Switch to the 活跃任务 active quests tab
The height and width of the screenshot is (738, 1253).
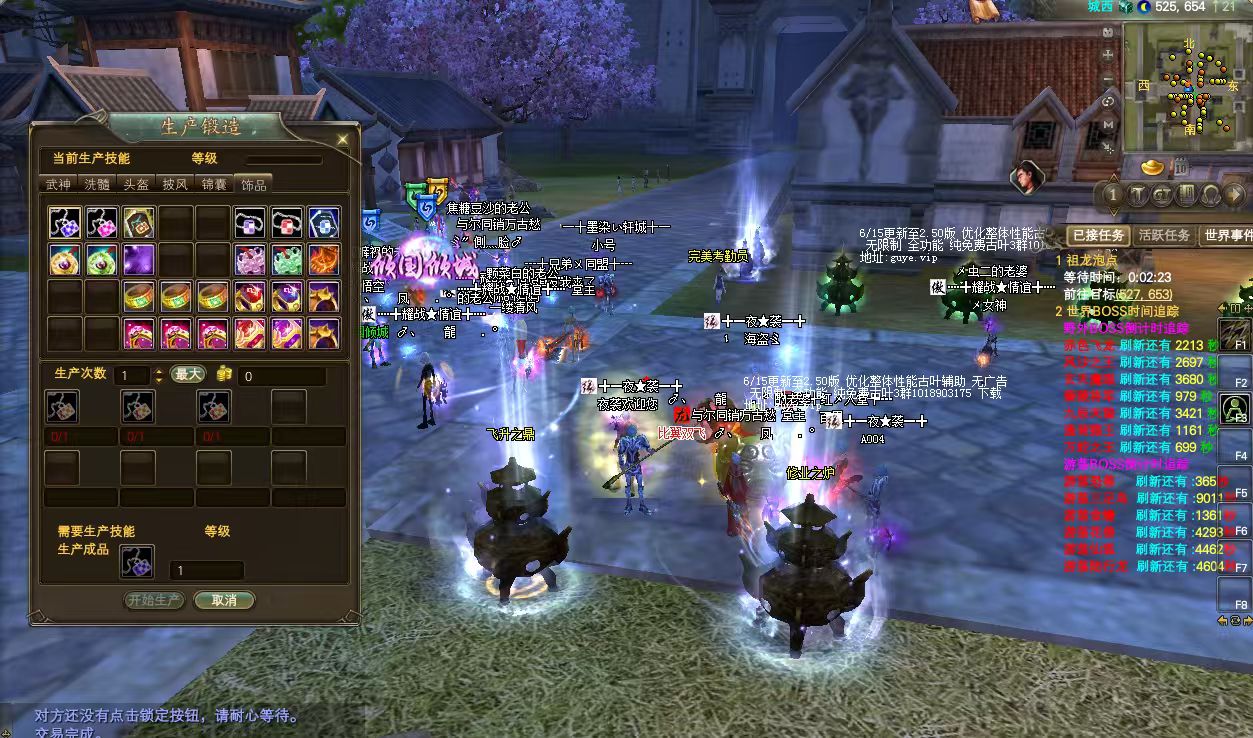click(x=1164, y=235)
